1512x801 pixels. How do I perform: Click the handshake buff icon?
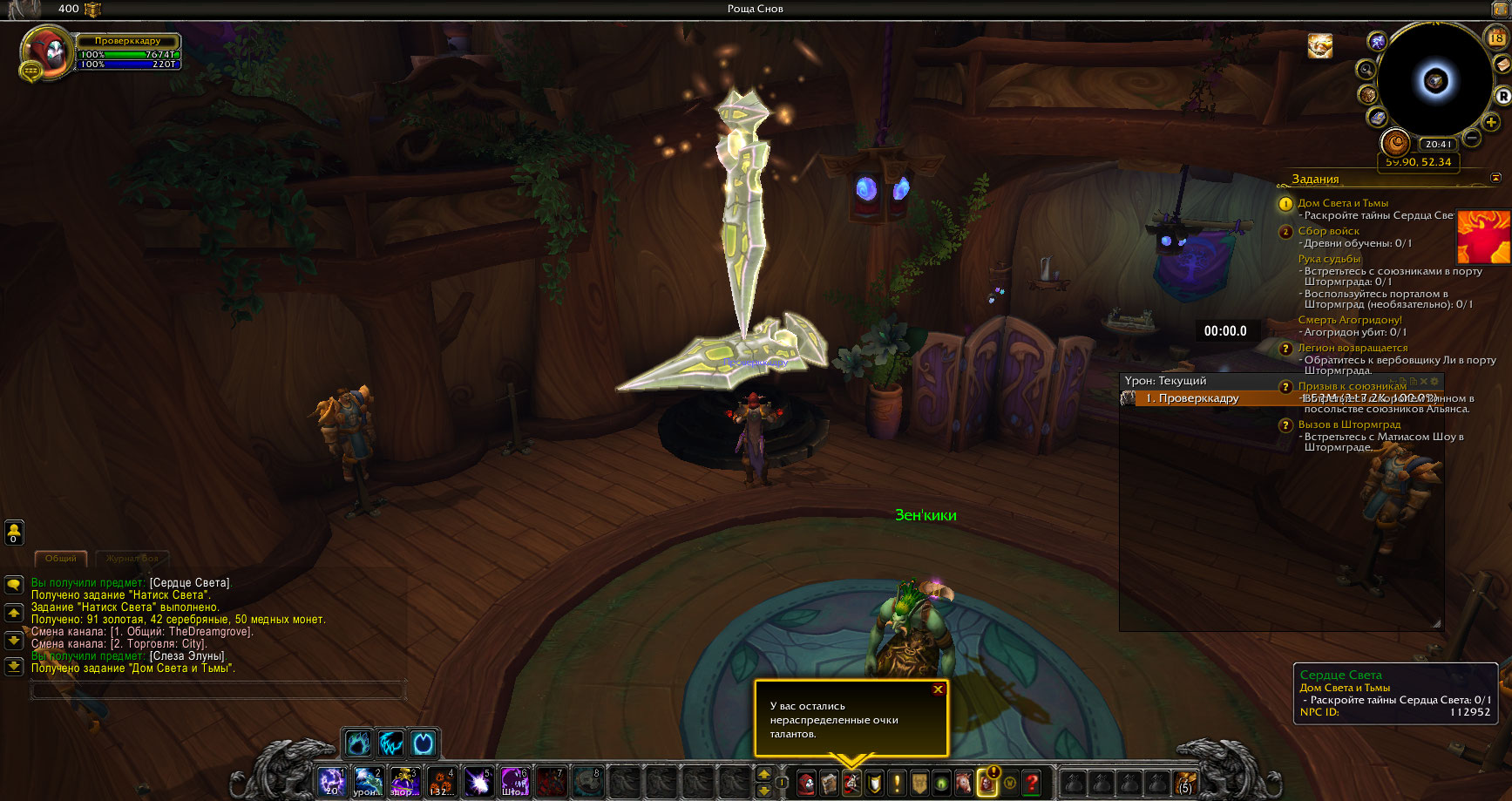click(x=1319, y=46)
